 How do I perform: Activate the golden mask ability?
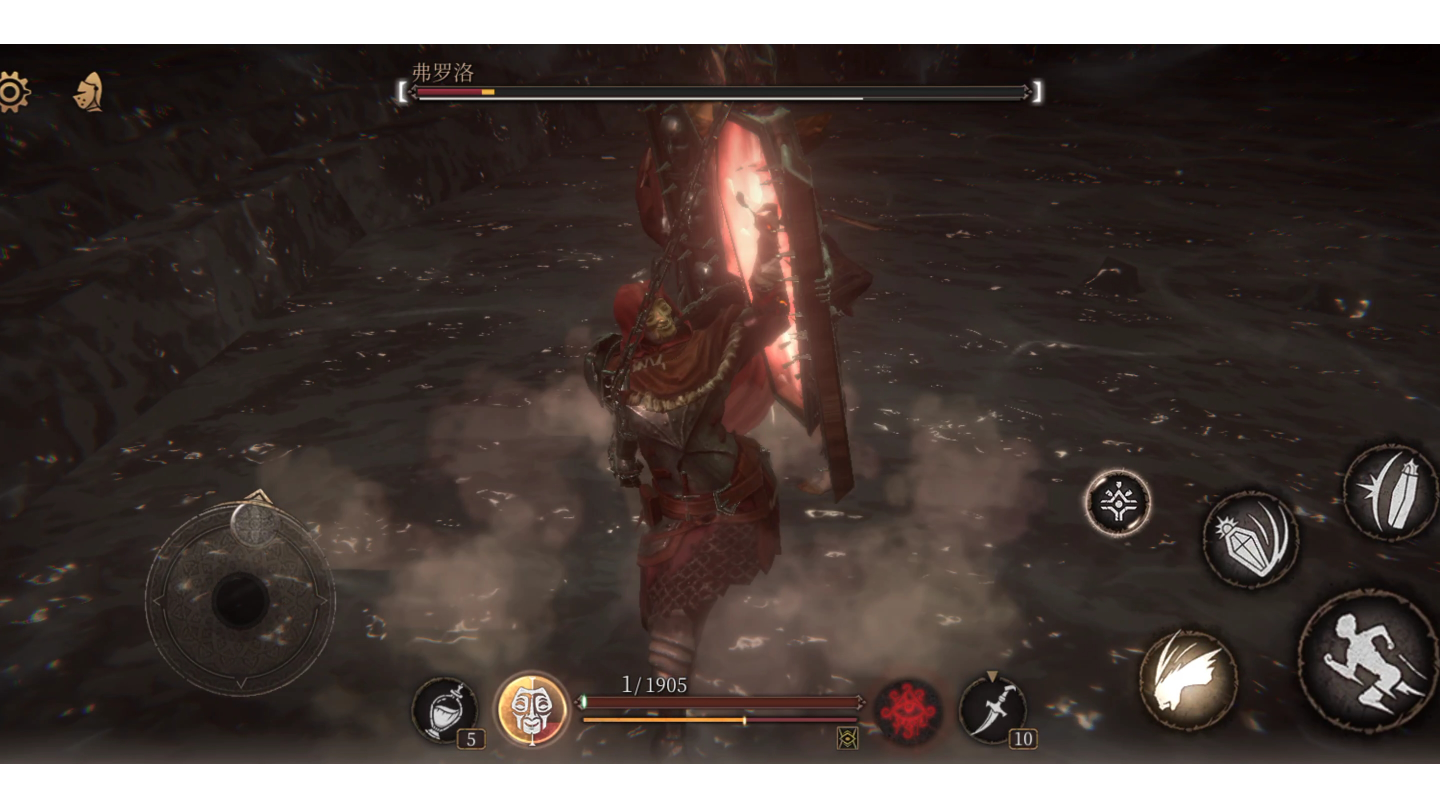click(x=532, y=709)
